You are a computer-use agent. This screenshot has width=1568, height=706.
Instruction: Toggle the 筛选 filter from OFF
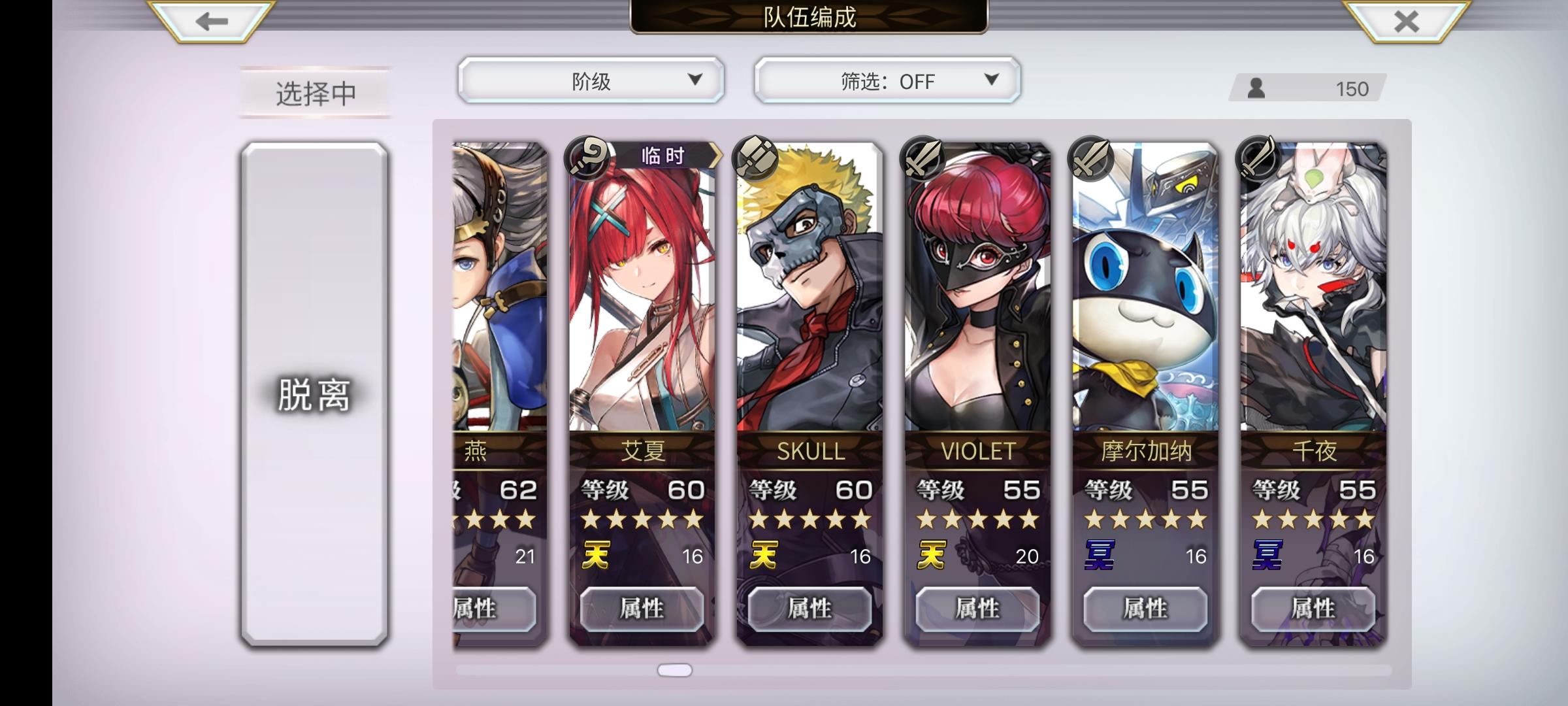click(x=887, y=80)
